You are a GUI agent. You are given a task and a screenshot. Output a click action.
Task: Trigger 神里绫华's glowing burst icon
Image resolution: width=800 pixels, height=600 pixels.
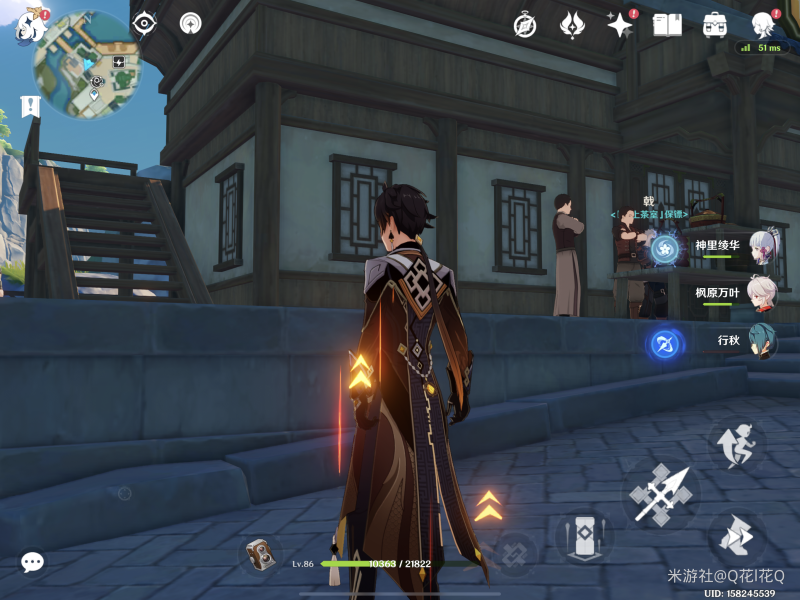[x=665, y=249]
